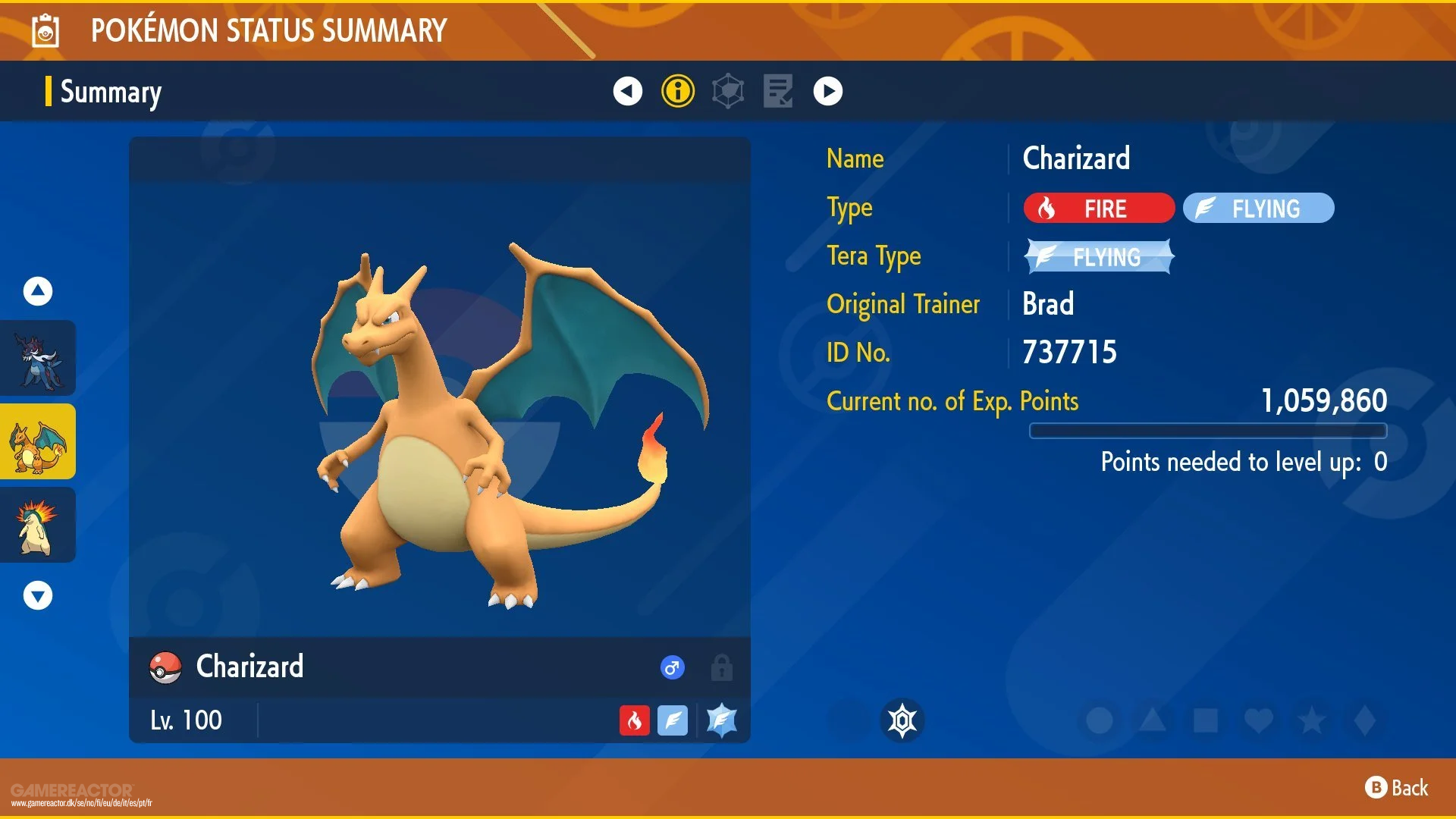Click the Fire type badge

[1098, 208]
